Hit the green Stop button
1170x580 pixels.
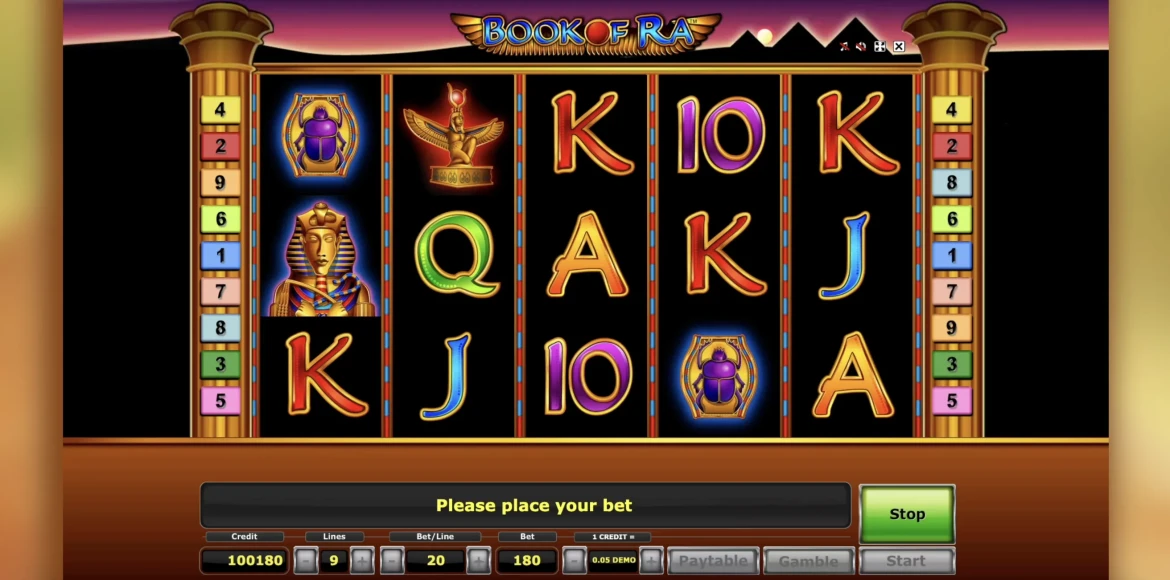pyautogui.click(x=907, y=514)
